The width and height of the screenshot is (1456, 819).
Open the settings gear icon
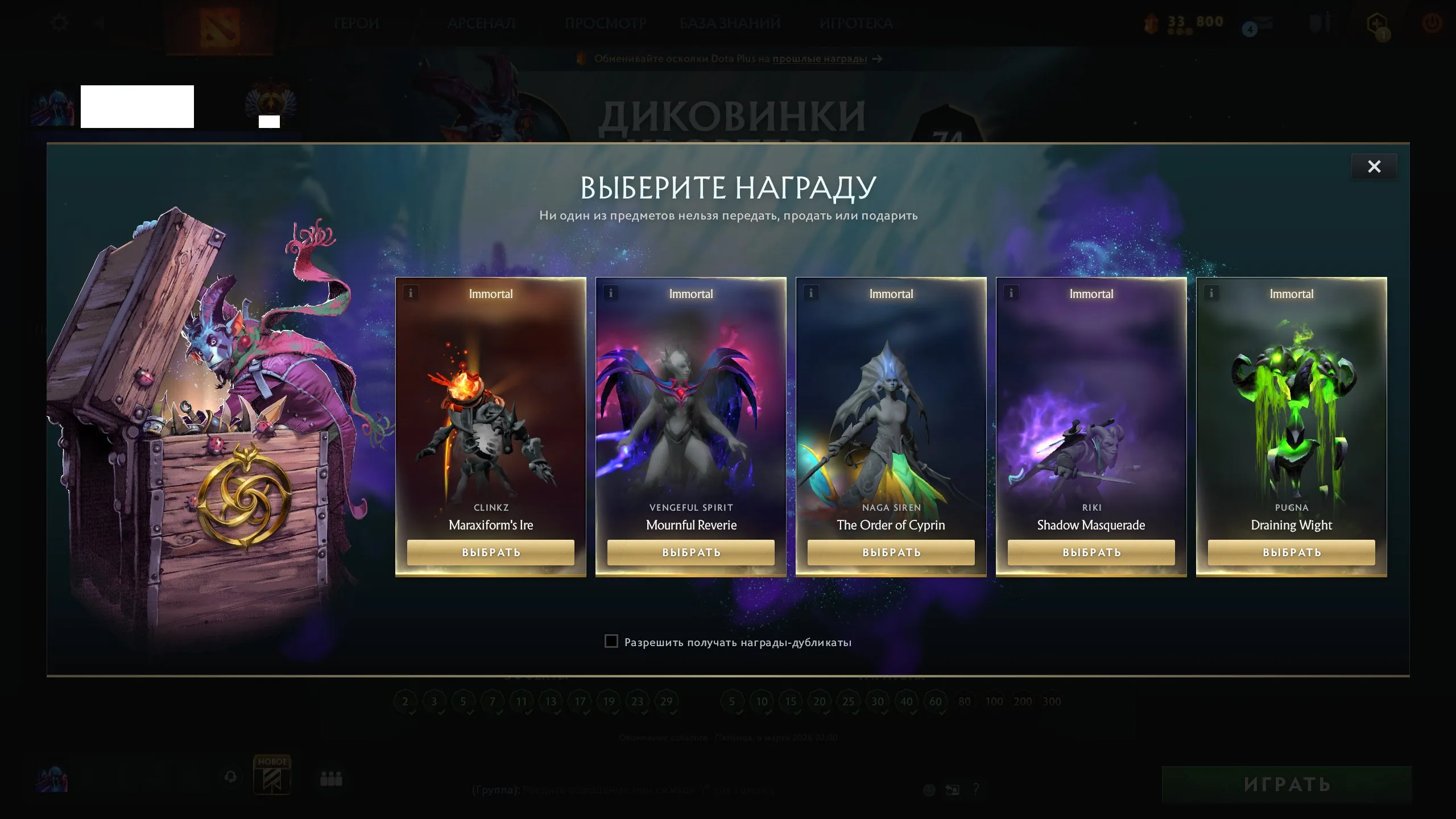pos(59,22)
